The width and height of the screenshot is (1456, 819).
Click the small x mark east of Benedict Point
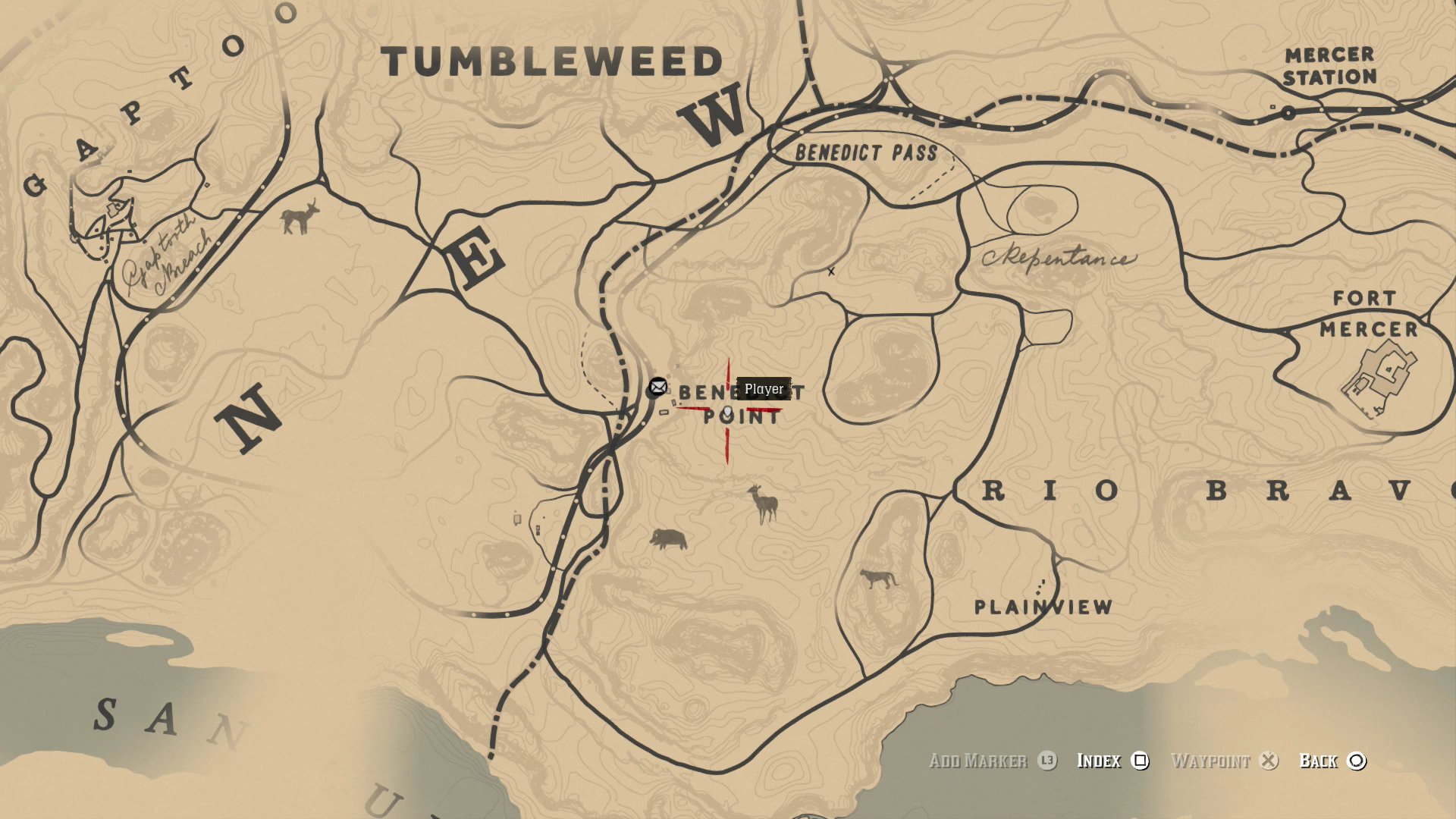[831, 270]
